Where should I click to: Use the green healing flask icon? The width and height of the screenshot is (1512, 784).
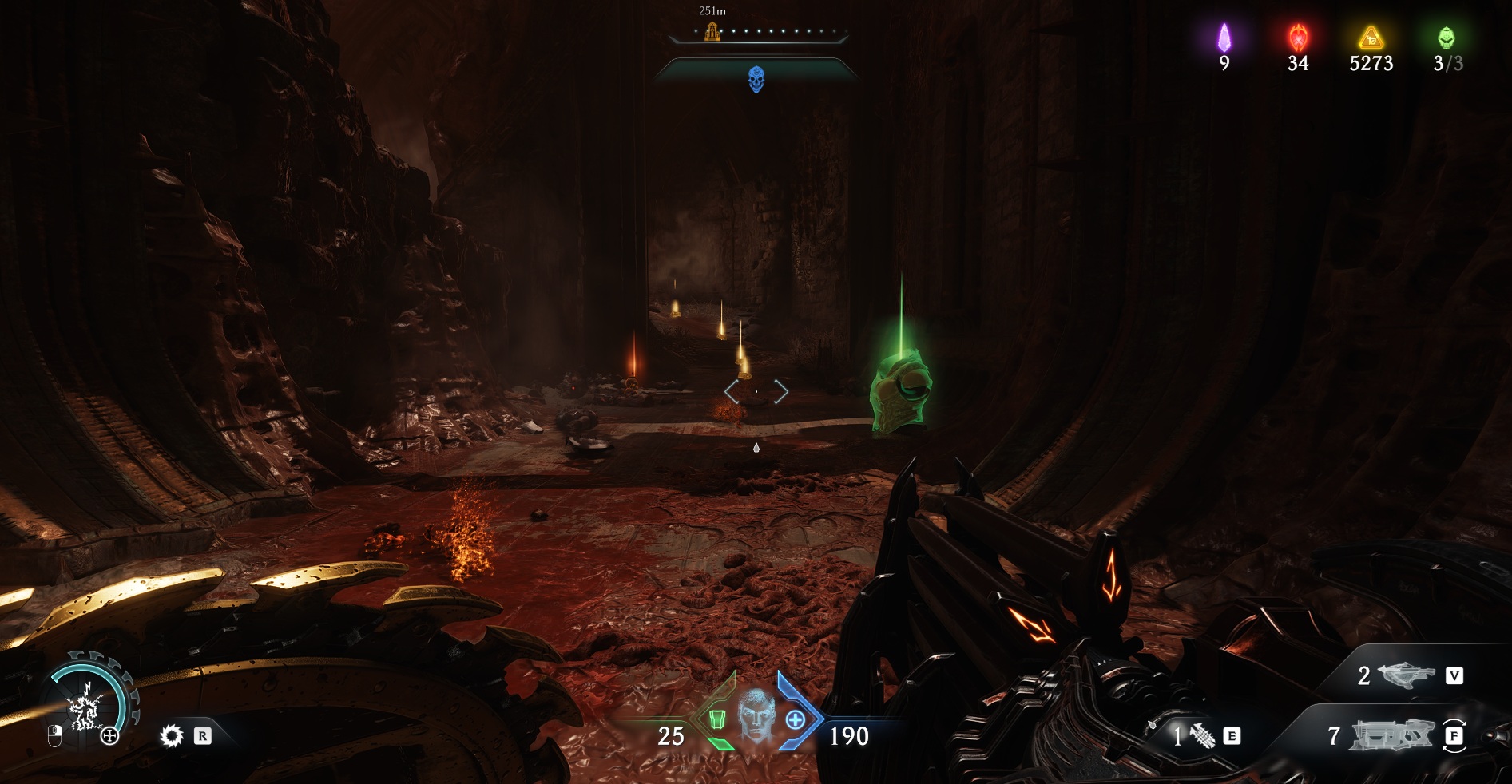click(716, 720)
